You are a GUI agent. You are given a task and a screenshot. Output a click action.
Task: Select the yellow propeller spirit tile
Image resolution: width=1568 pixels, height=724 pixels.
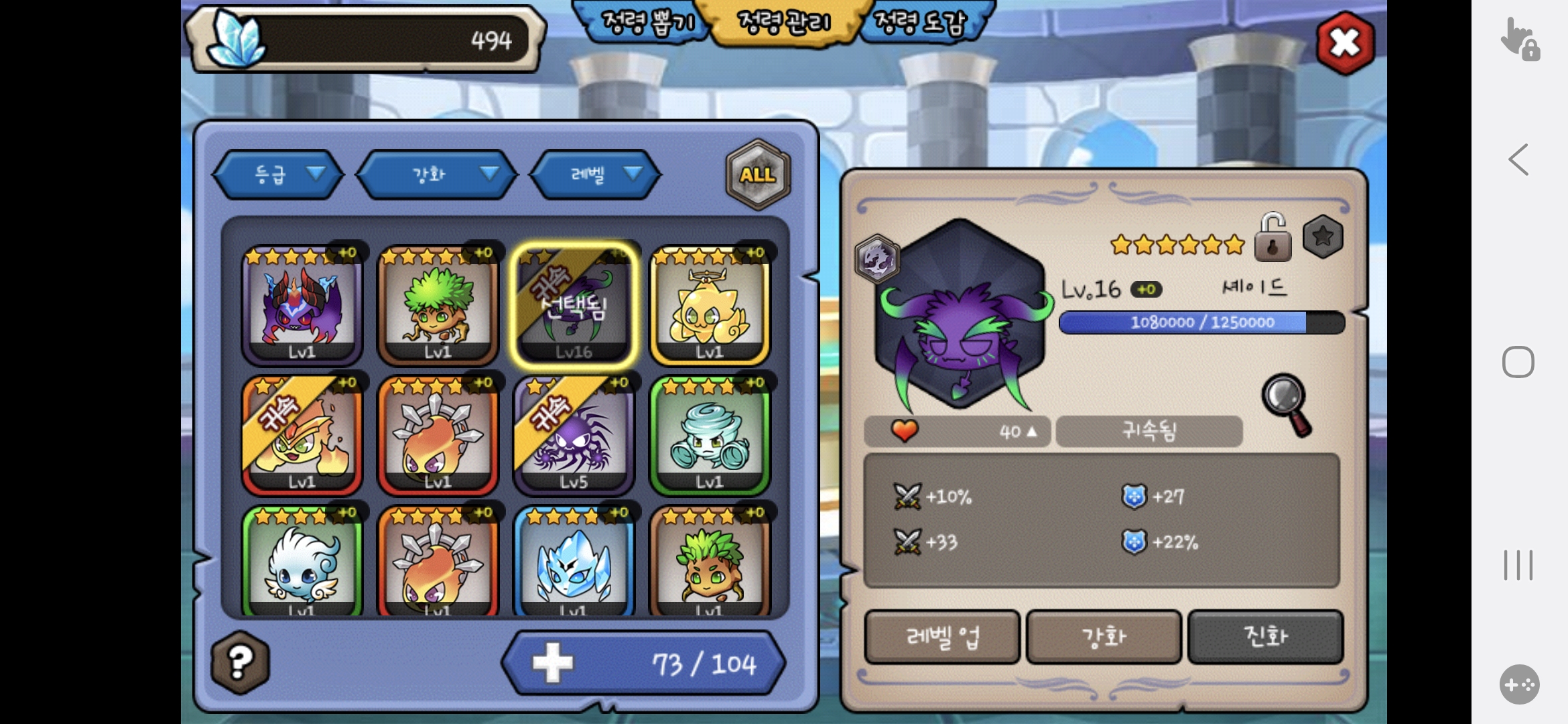[710, 305]
